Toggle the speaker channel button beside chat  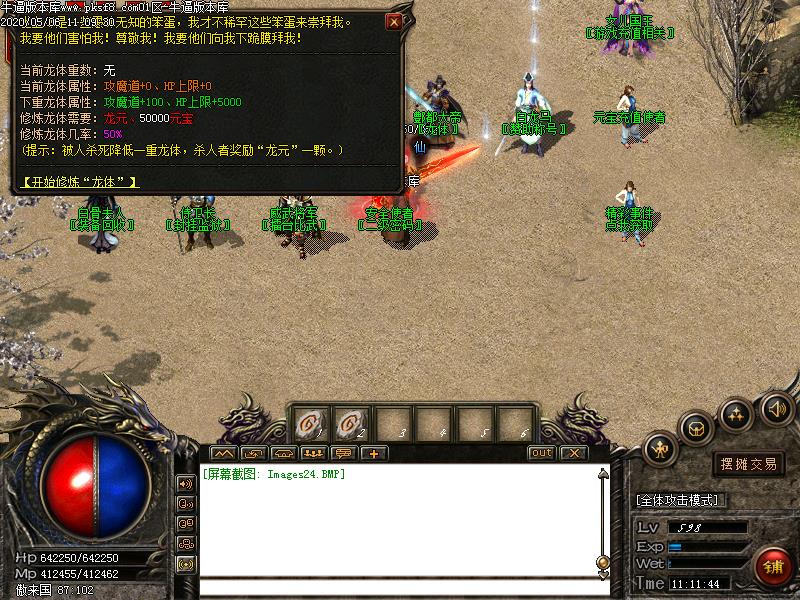186,484
